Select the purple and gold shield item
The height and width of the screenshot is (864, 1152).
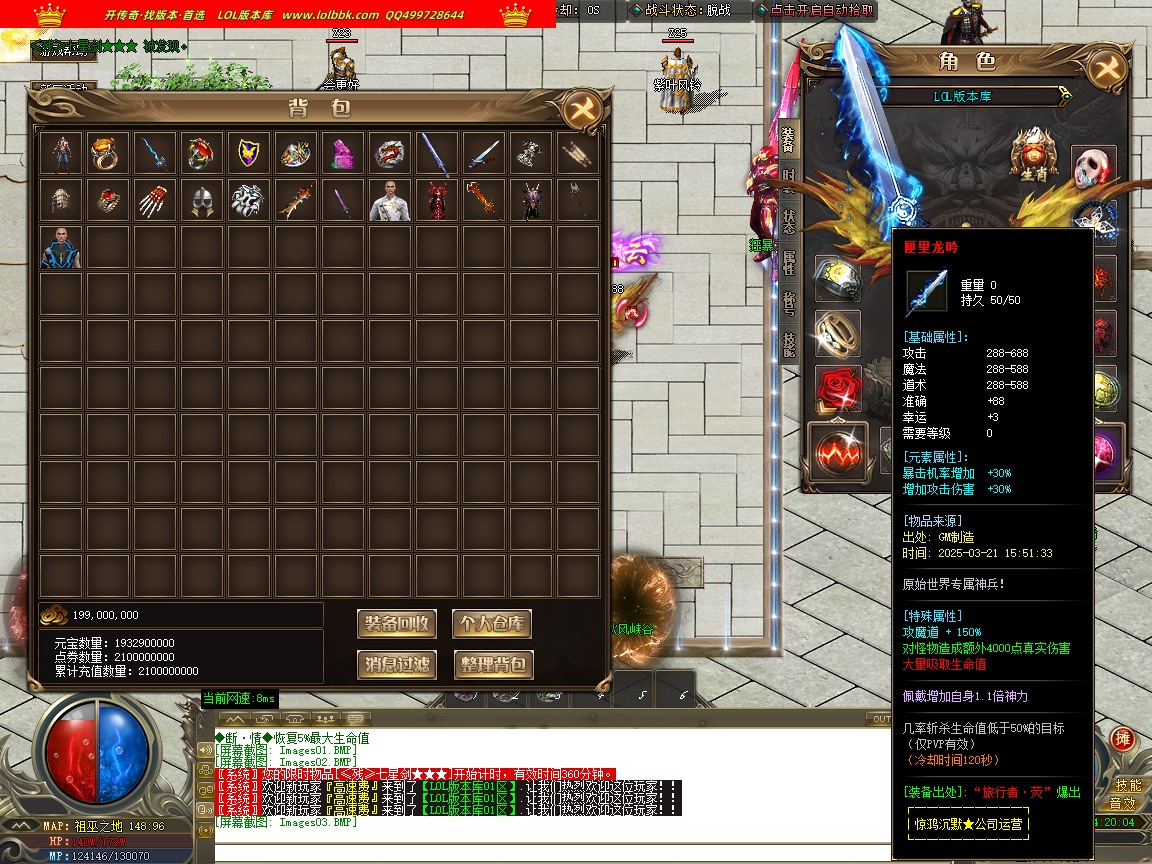coord(248,153)
